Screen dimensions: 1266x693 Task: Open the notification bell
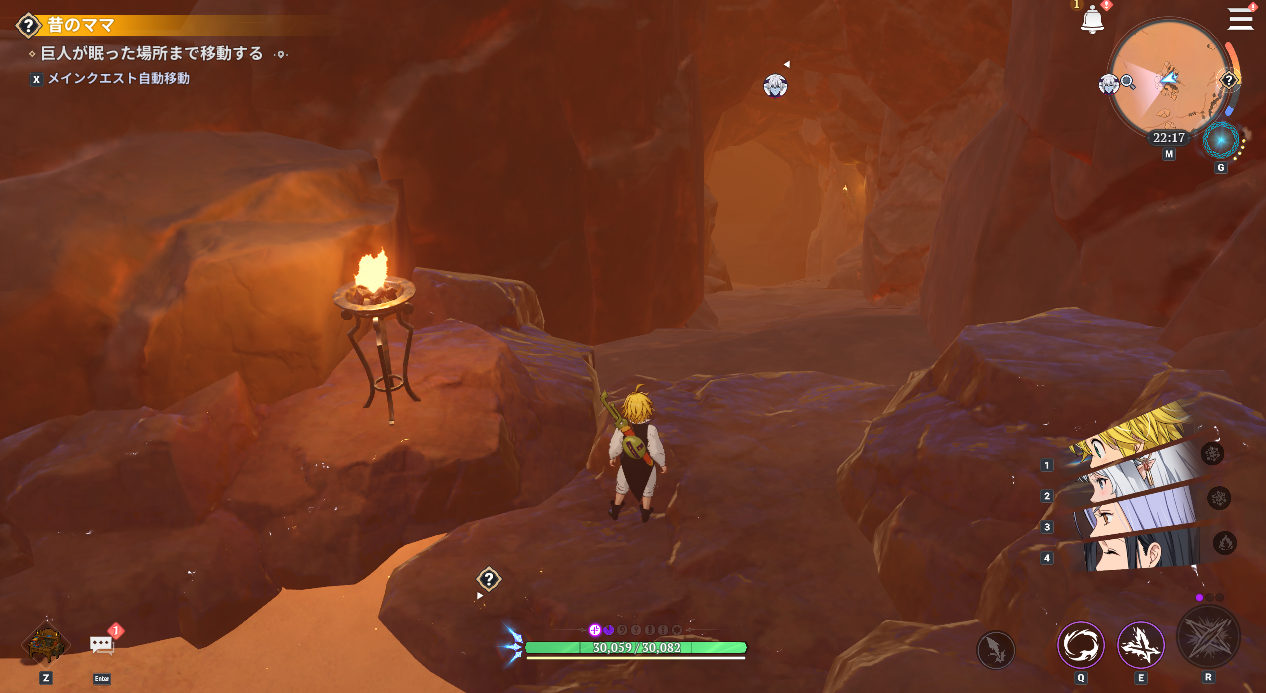[1092, 19]
